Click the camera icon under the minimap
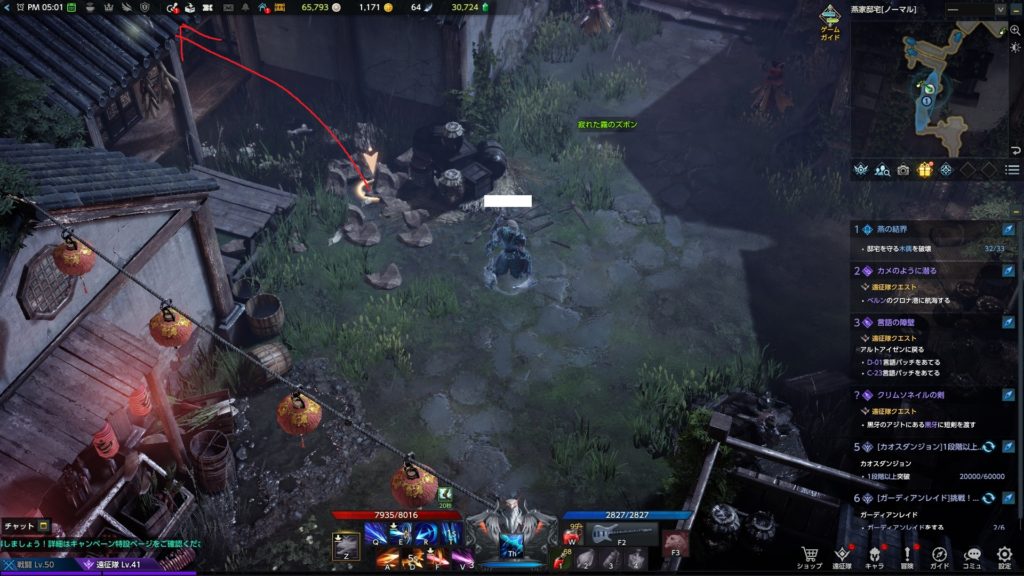Viewport: 1024px width, 576px height. pyautogui.click(x=904, y=169)
